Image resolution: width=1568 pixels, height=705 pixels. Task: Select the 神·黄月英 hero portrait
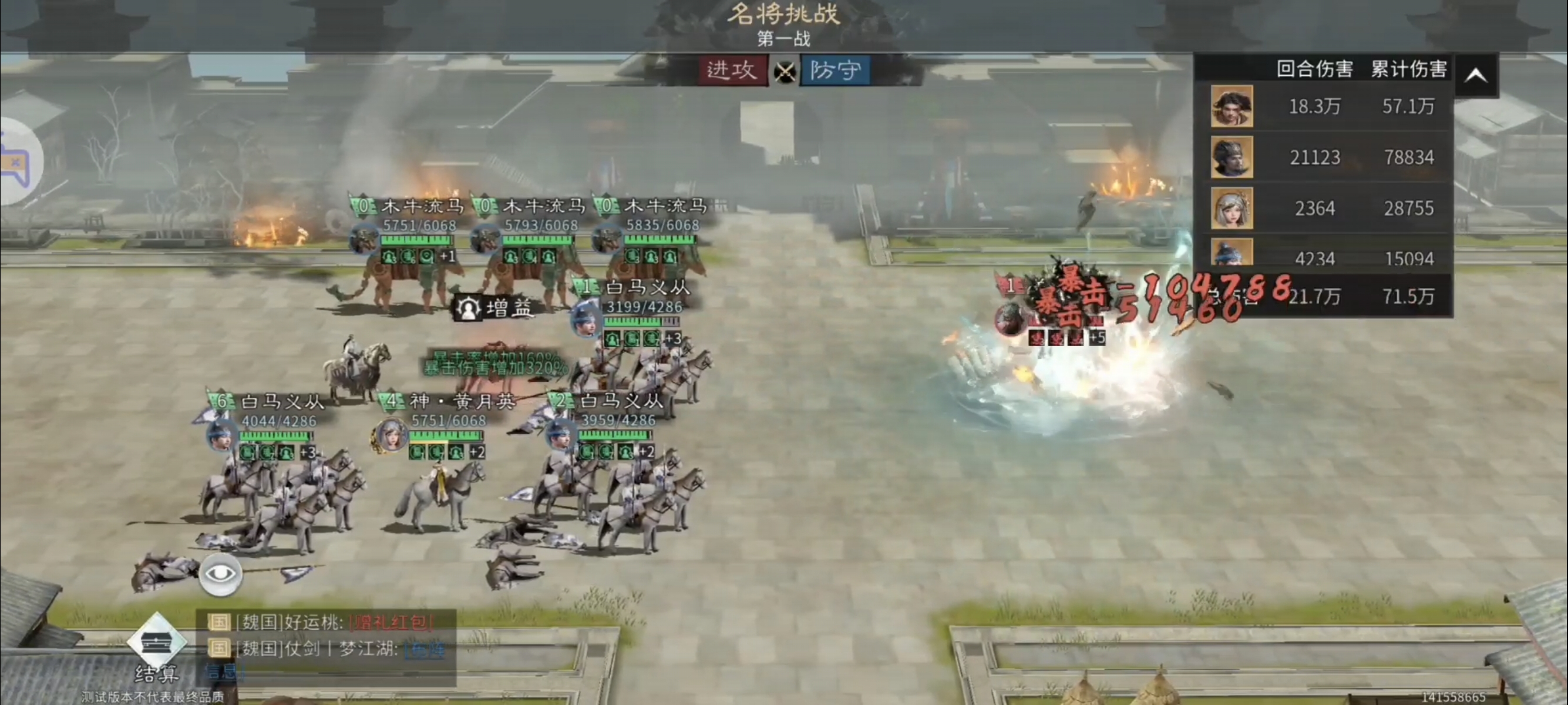click(x=390, y=435)
